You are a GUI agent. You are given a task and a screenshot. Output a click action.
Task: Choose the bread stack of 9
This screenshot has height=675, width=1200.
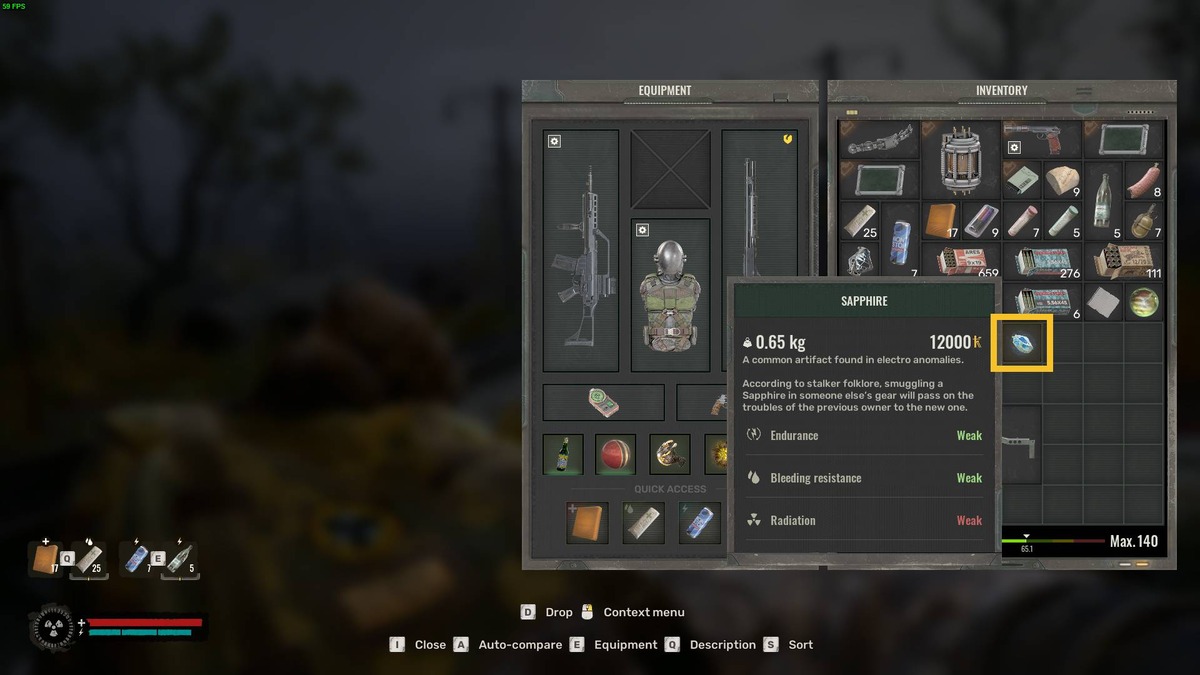(x=1062, y=180)
